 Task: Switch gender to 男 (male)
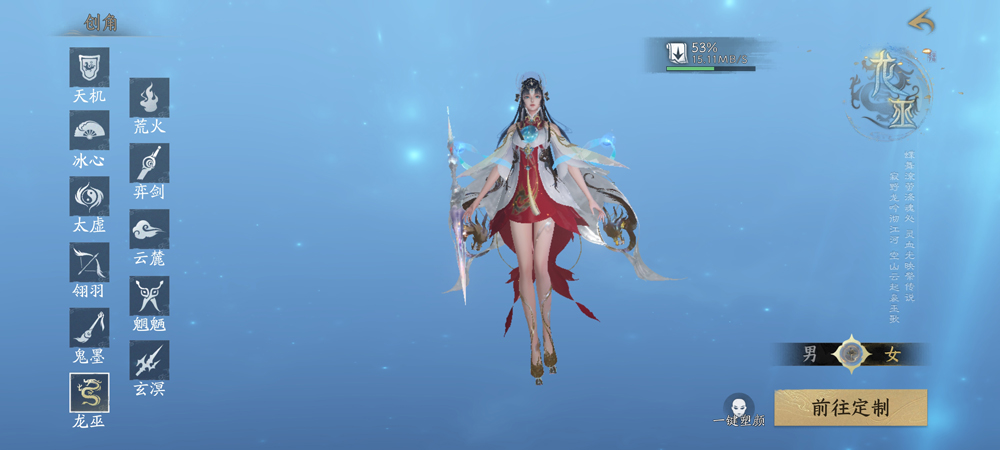coord(811,354)
